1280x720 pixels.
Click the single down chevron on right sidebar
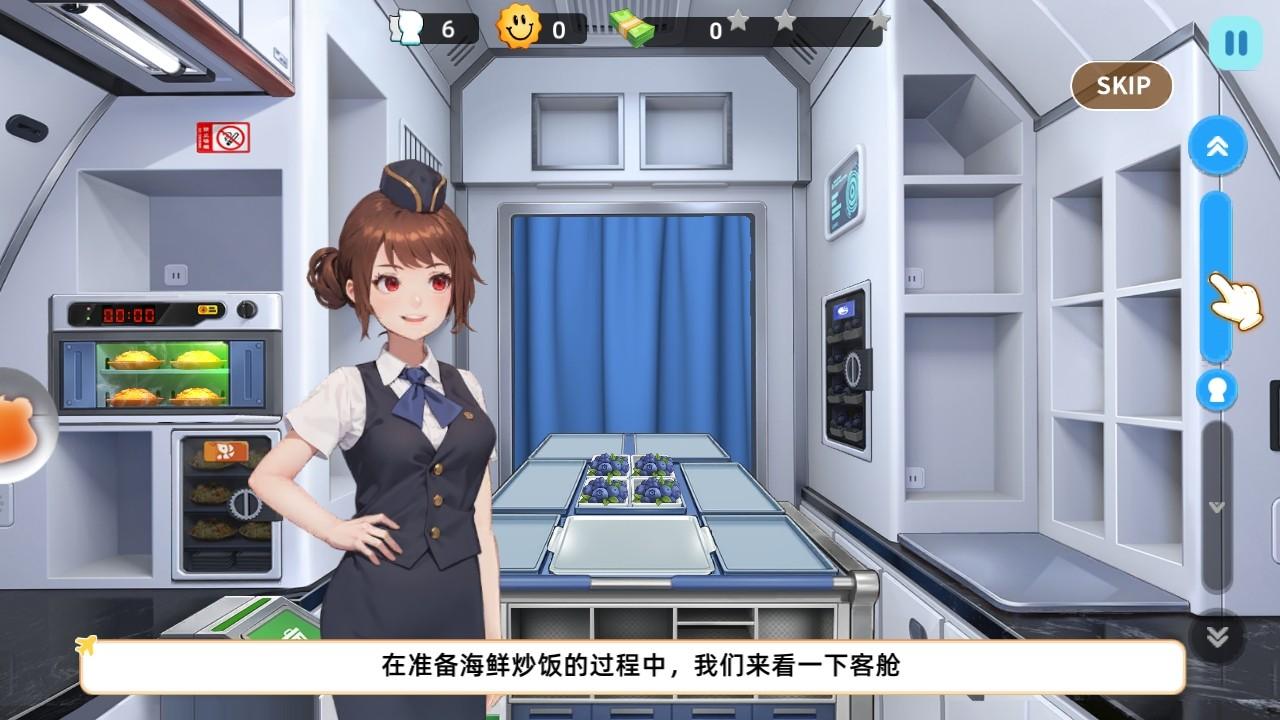point(1217,506)
